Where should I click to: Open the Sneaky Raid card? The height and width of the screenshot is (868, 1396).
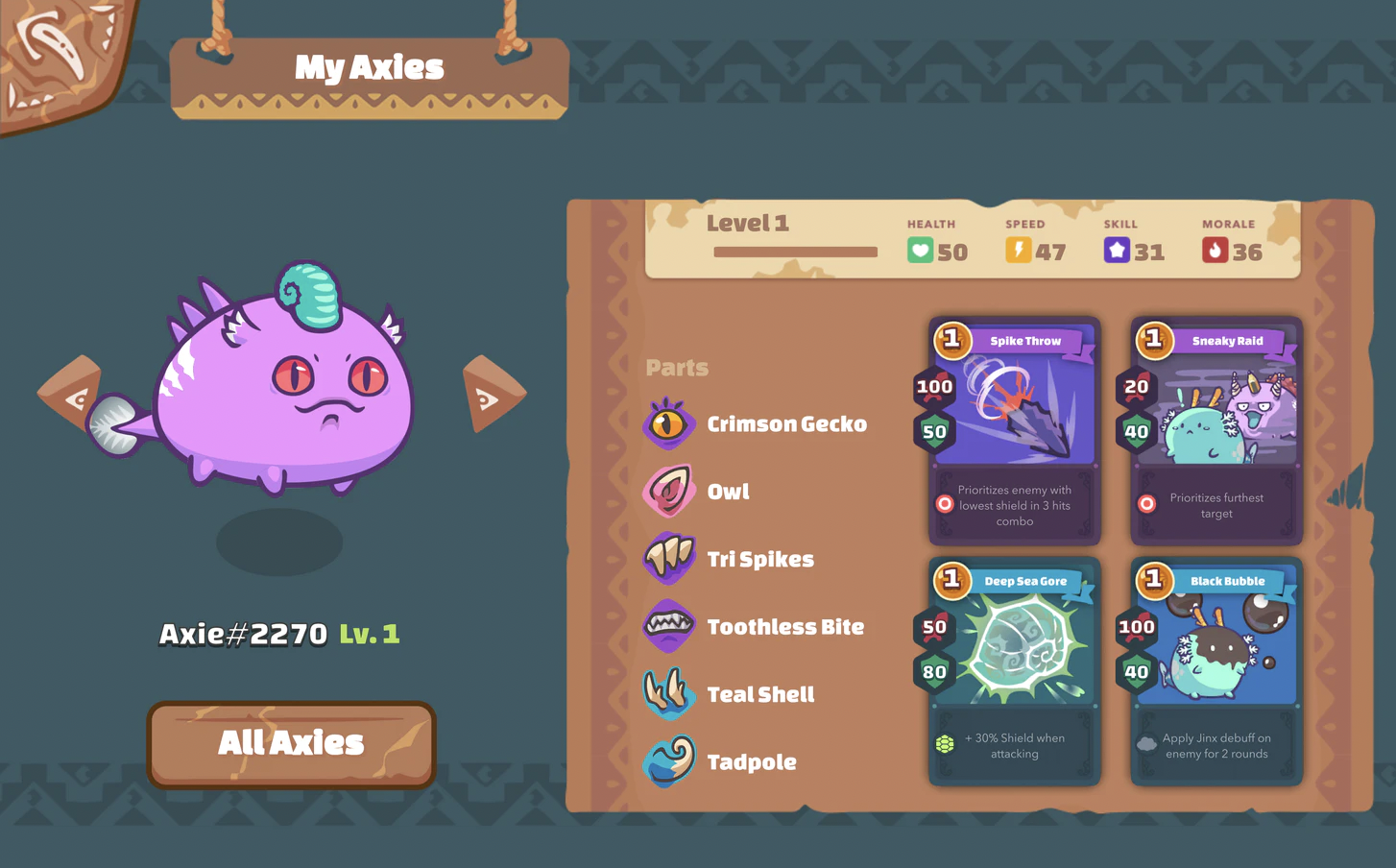click(x=1215, y=430)
